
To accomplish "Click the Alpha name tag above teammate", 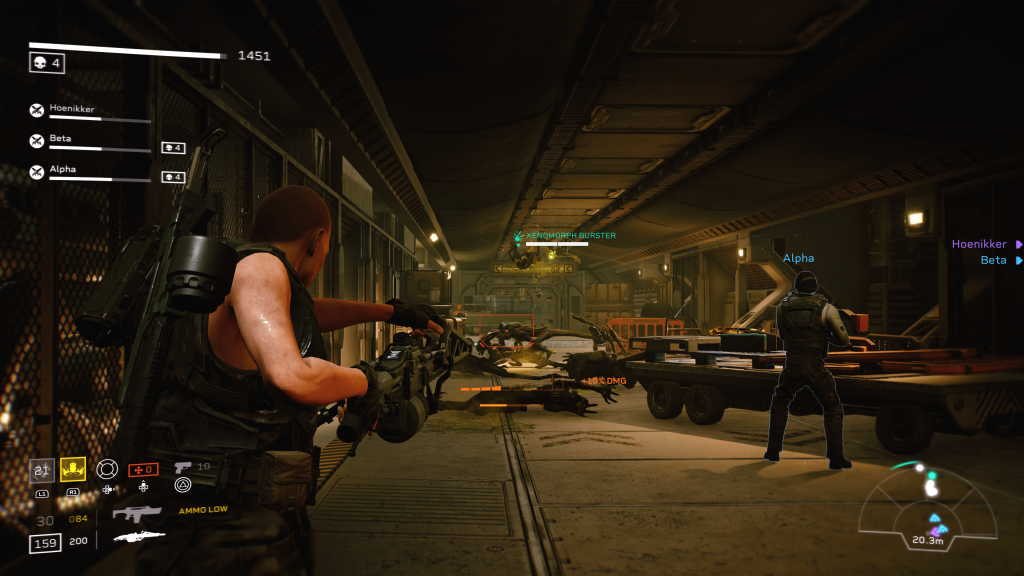I will tap(798, 258).
